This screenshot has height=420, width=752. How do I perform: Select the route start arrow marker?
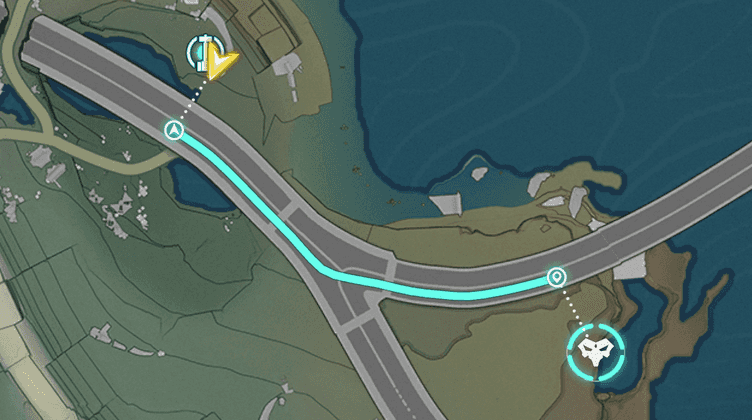pos(175,130)
